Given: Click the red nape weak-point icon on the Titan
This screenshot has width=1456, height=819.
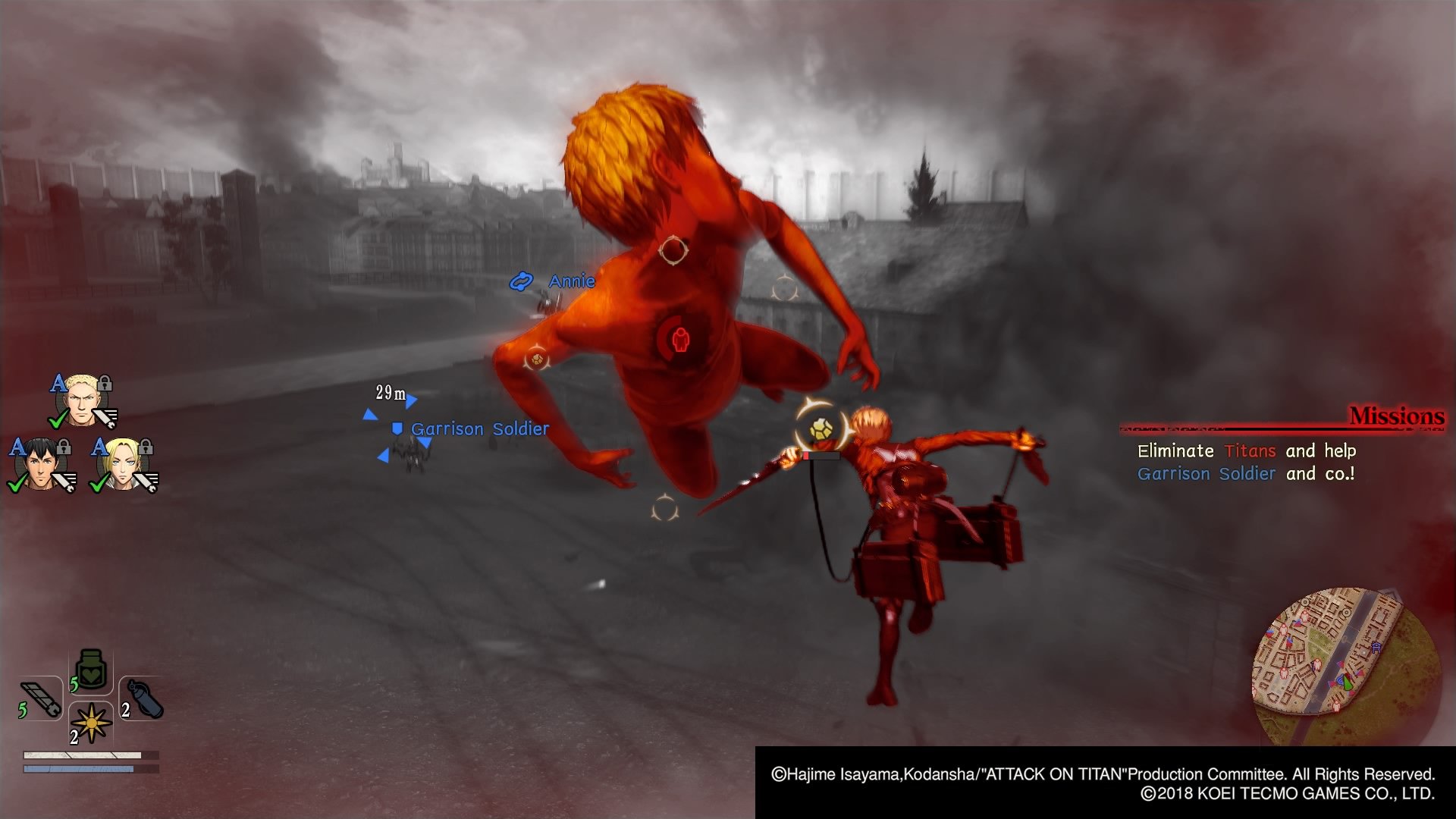Looking at the screenshot, I should click(x=680, y=339).
